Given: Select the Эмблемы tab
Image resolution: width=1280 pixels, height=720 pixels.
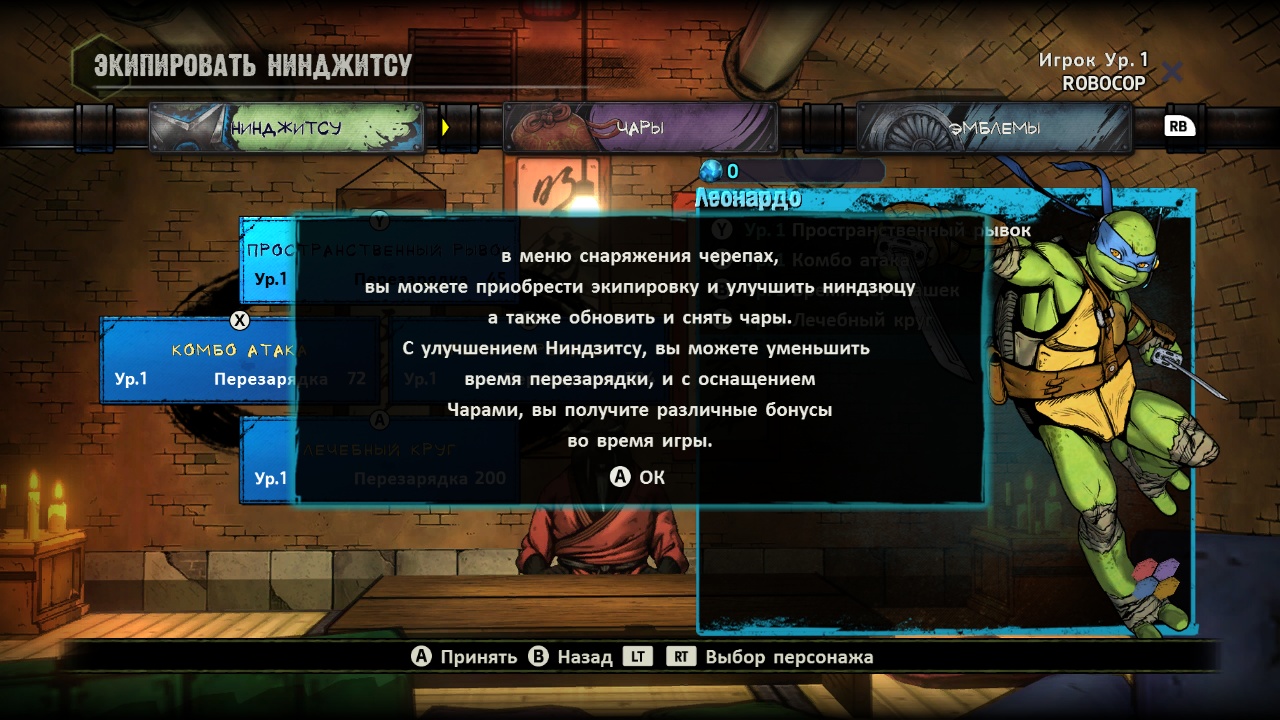Looking at the screenshot, I should click(x=994, y=128).
